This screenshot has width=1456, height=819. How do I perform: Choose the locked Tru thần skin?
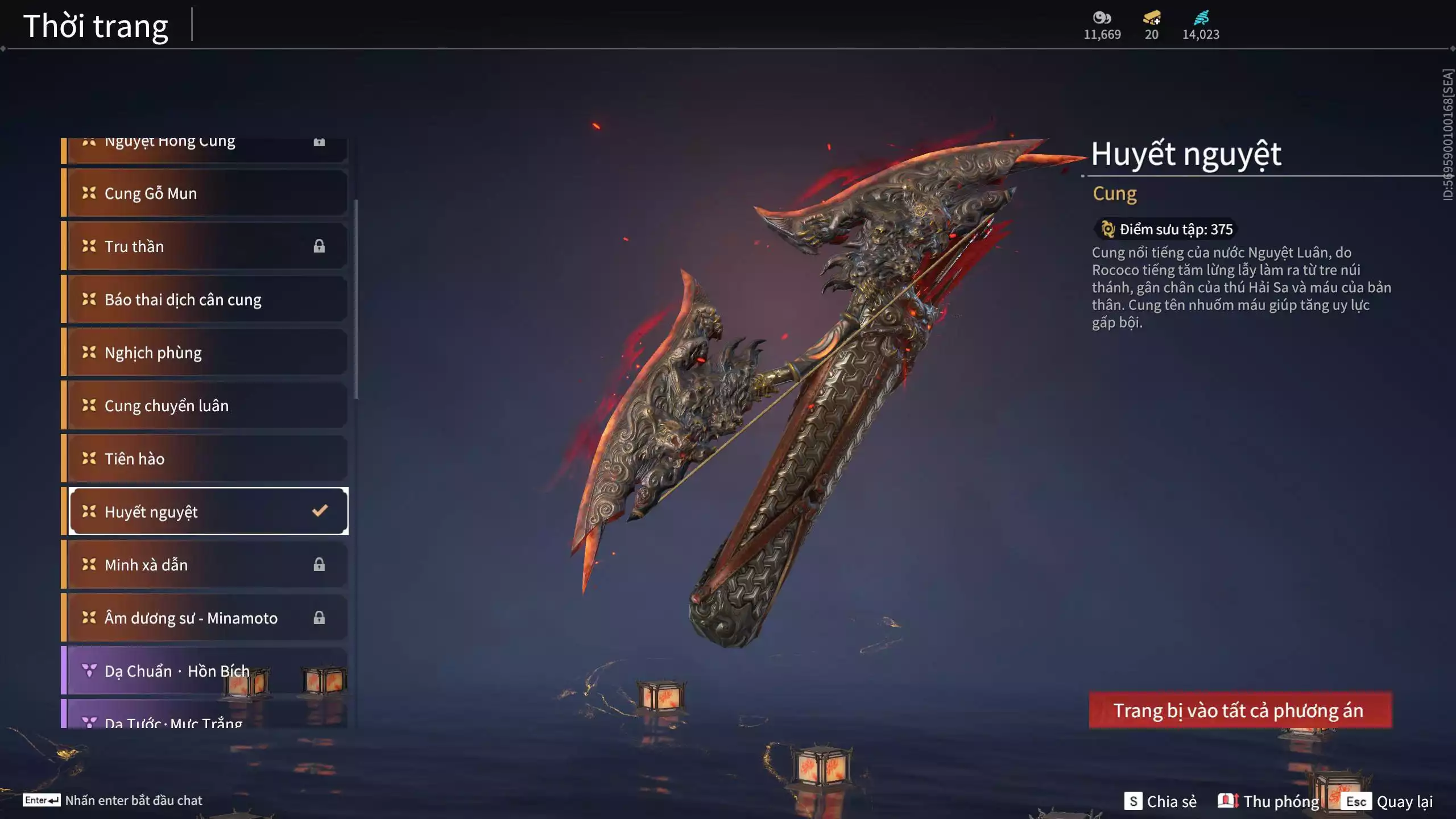[206, 246]
